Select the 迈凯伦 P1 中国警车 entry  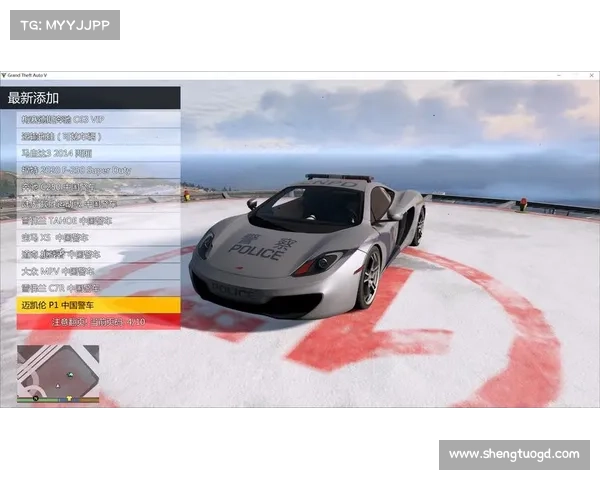click(98, 304)
